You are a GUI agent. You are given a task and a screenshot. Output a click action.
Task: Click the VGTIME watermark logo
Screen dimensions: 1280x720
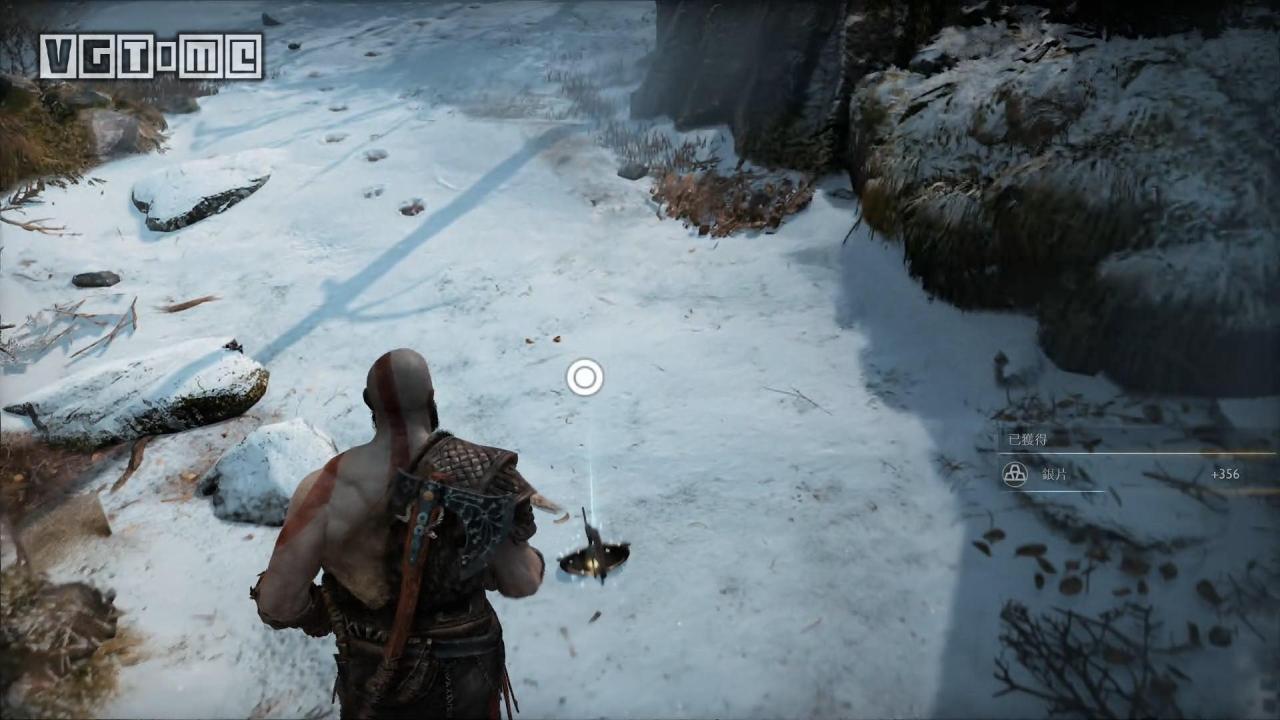click(x=151, y=56)
